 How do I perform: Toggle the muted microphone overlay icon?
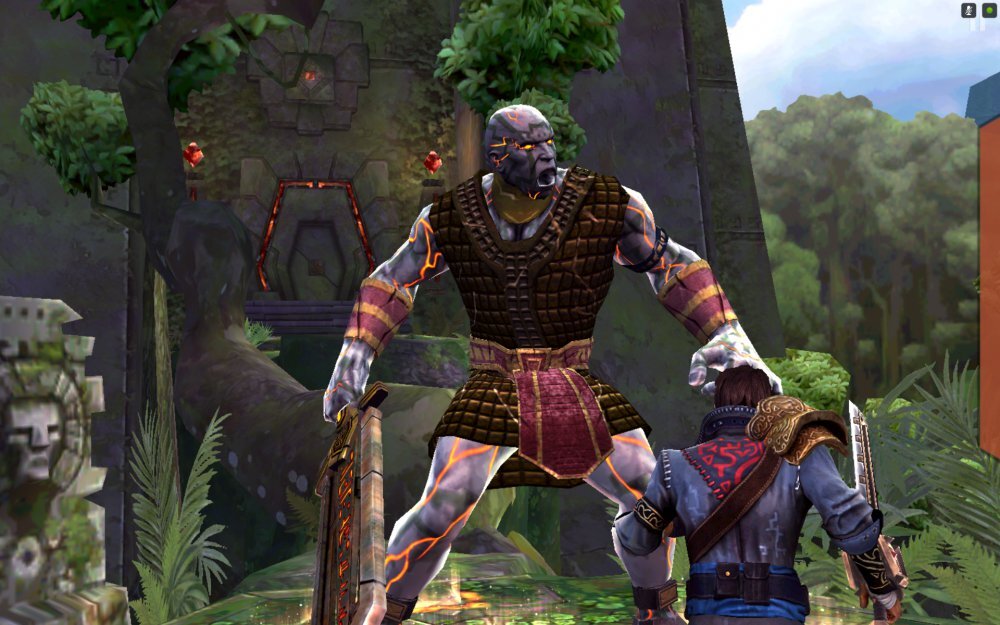tap(968, 10)
